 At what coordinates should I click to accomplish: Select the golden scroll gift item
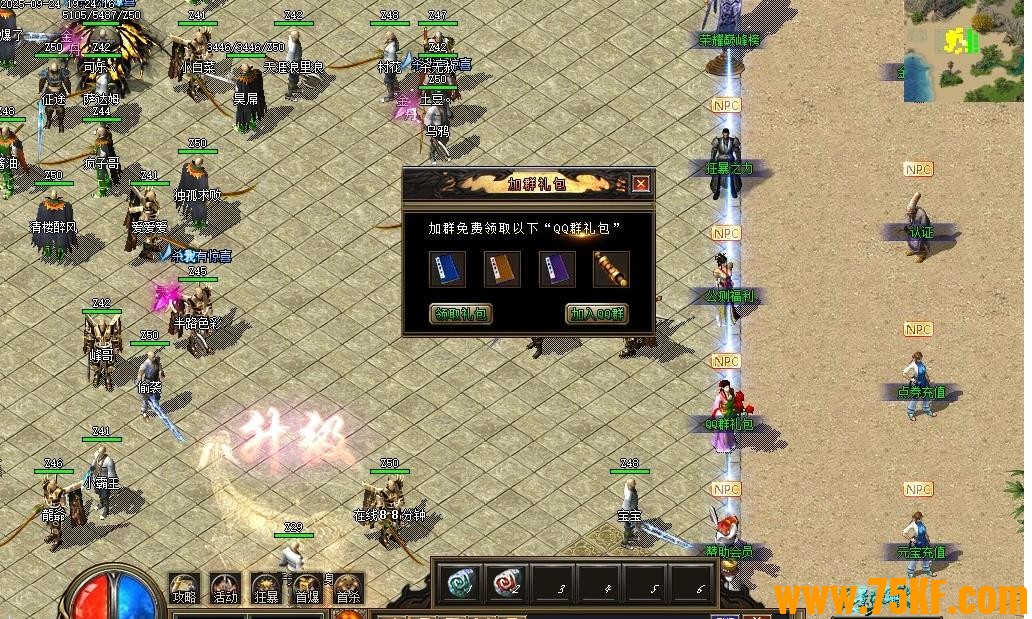tap(611, 269)
